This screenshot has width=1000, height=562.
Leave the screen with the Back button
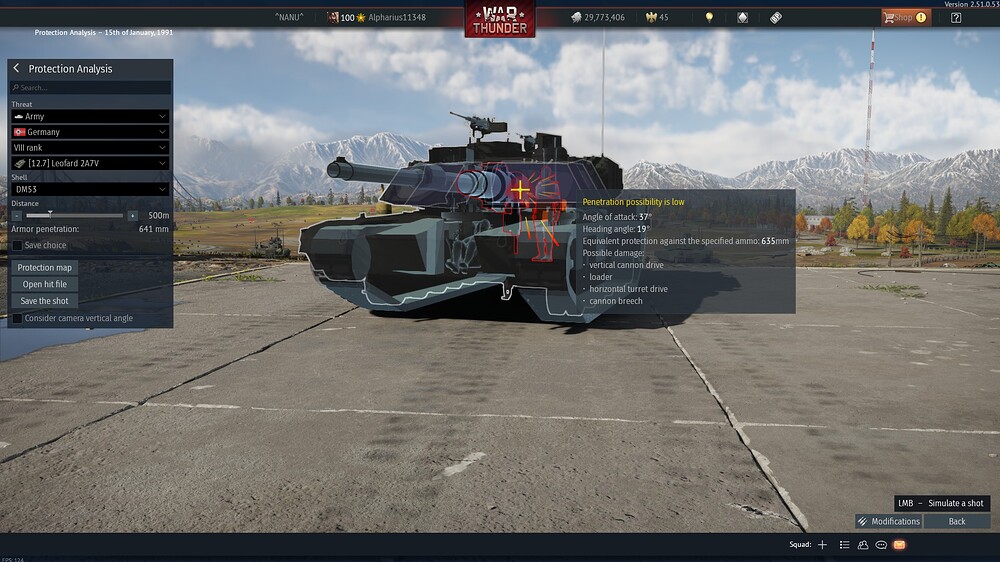(x=957, y=521)
